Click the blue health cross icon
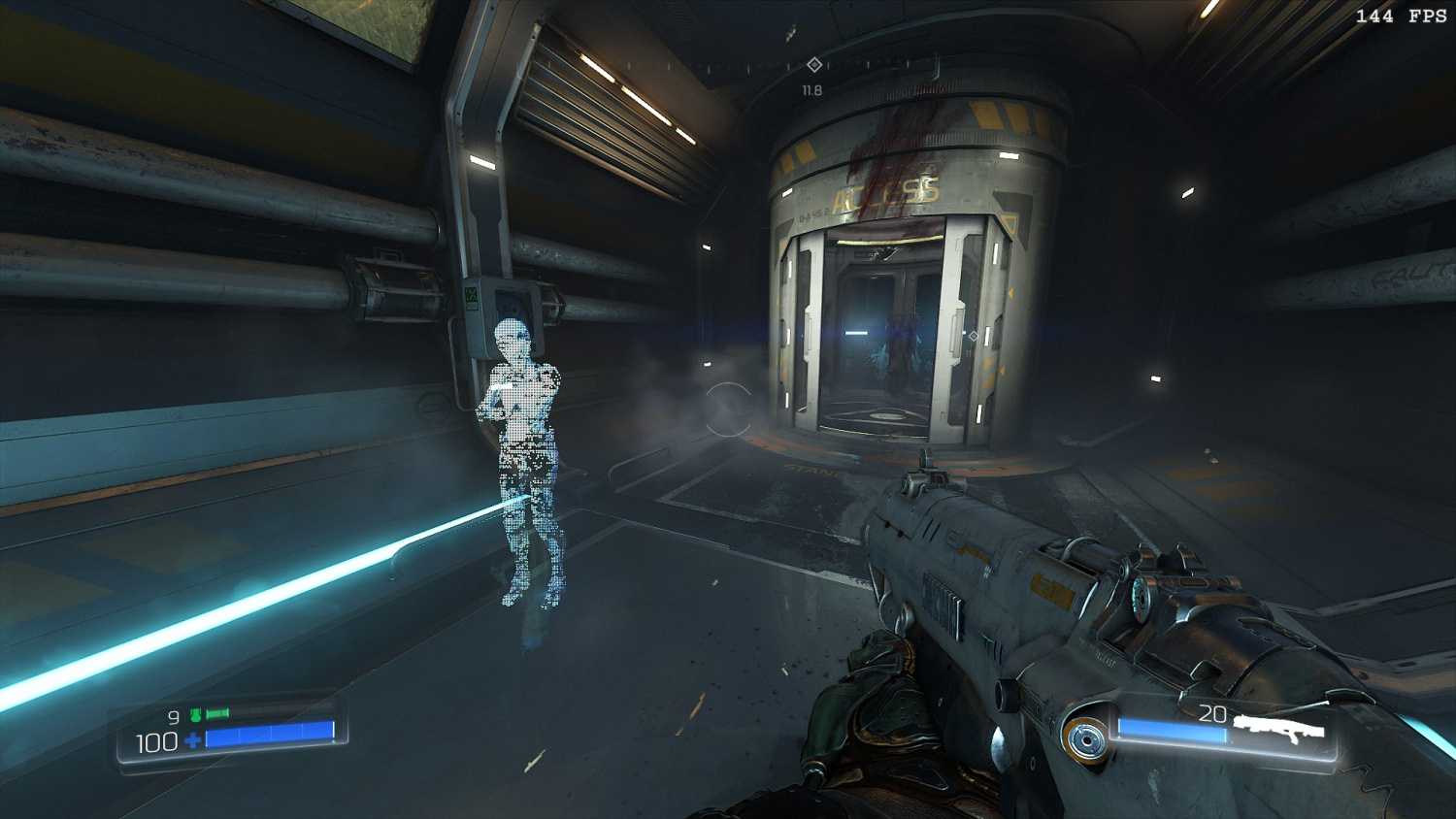Viewport: 1456px width, 819px height. pyautogui.click(x=193, y=741)
